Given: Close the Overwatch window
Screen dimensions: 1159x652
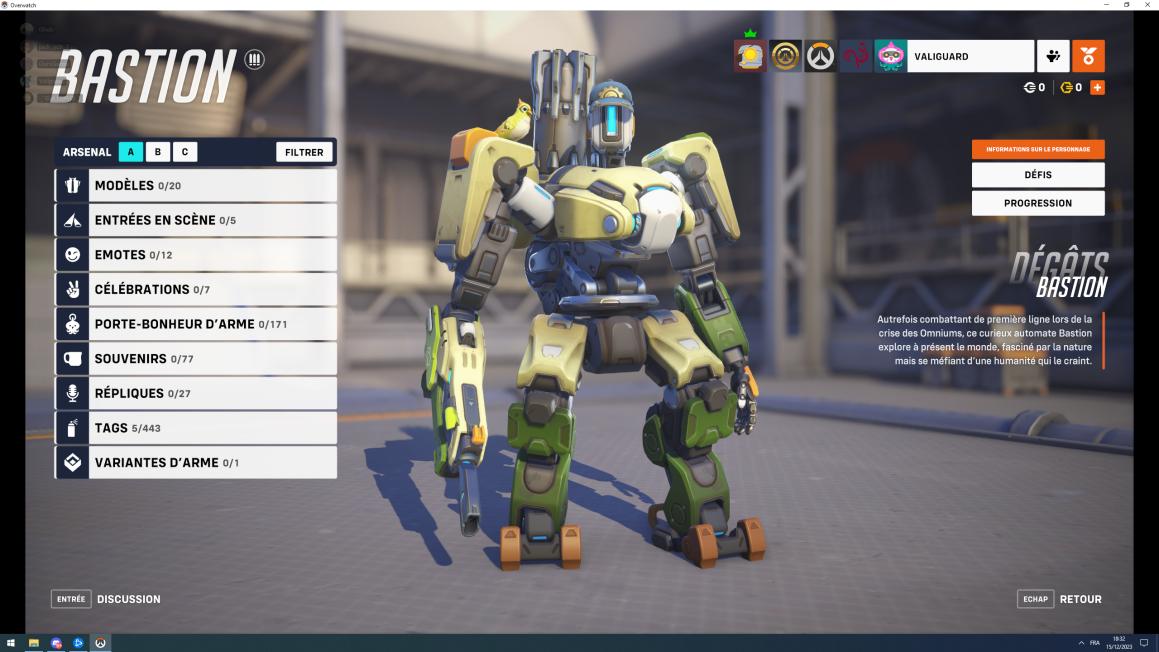Looking at the screenshot, I should coord(1148,5).
